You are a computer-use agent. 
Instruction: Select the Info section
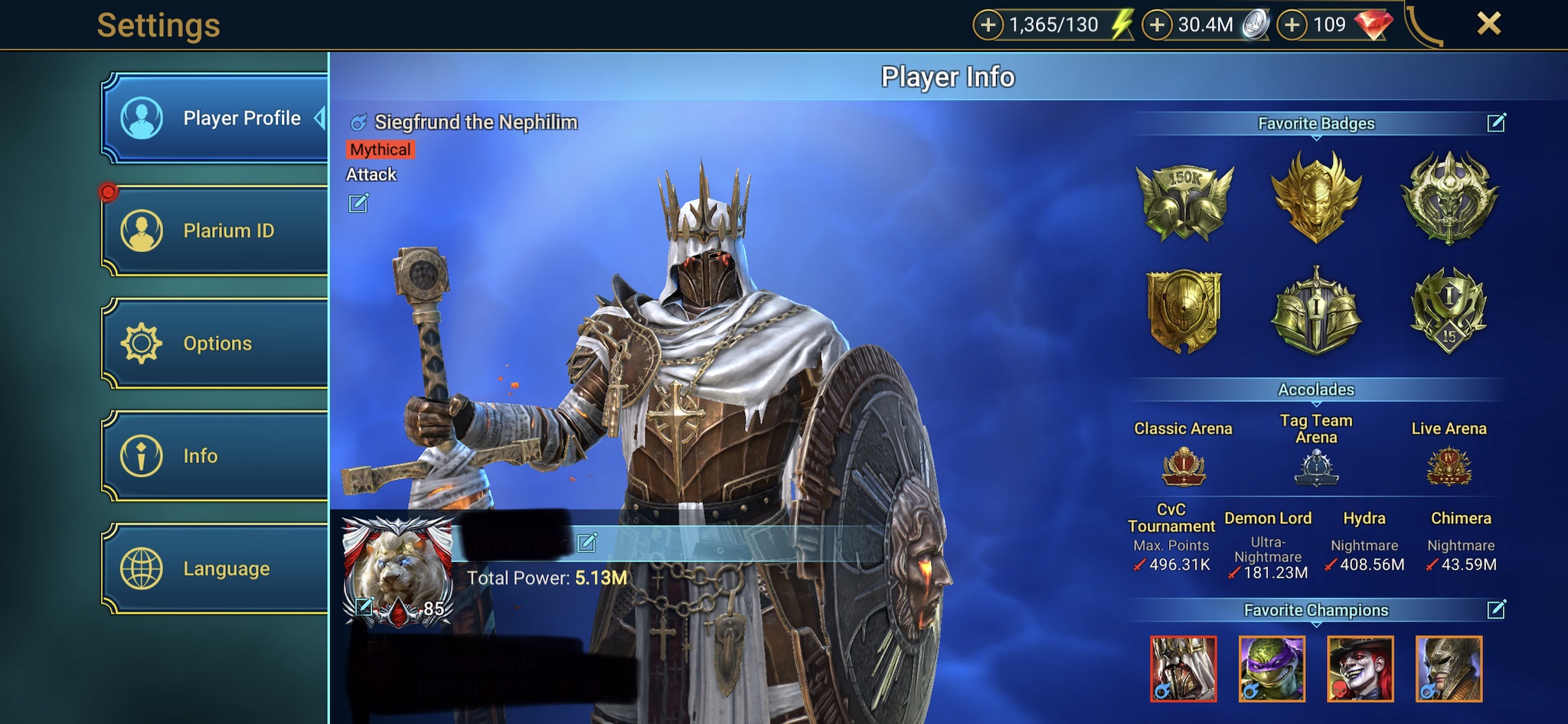pos(216,456)
